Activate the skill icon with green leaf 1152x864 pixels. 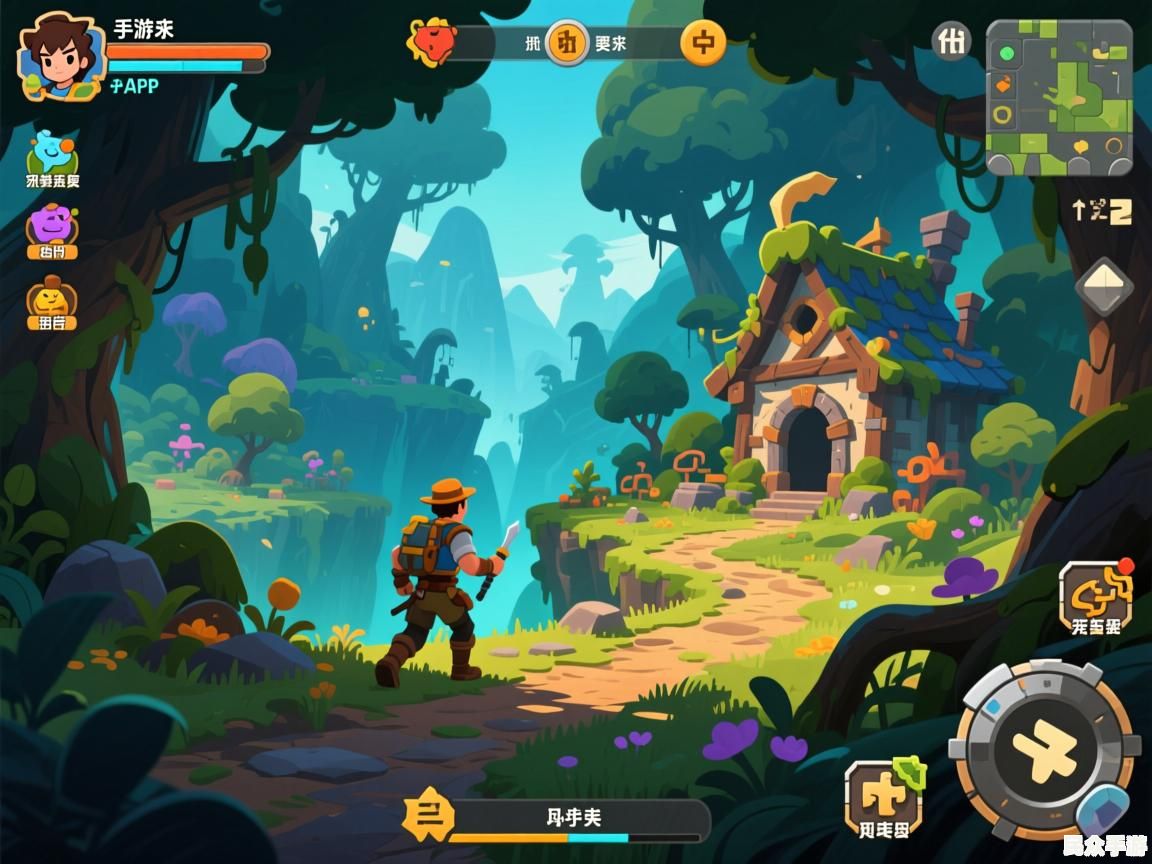[x=883, y=795]
